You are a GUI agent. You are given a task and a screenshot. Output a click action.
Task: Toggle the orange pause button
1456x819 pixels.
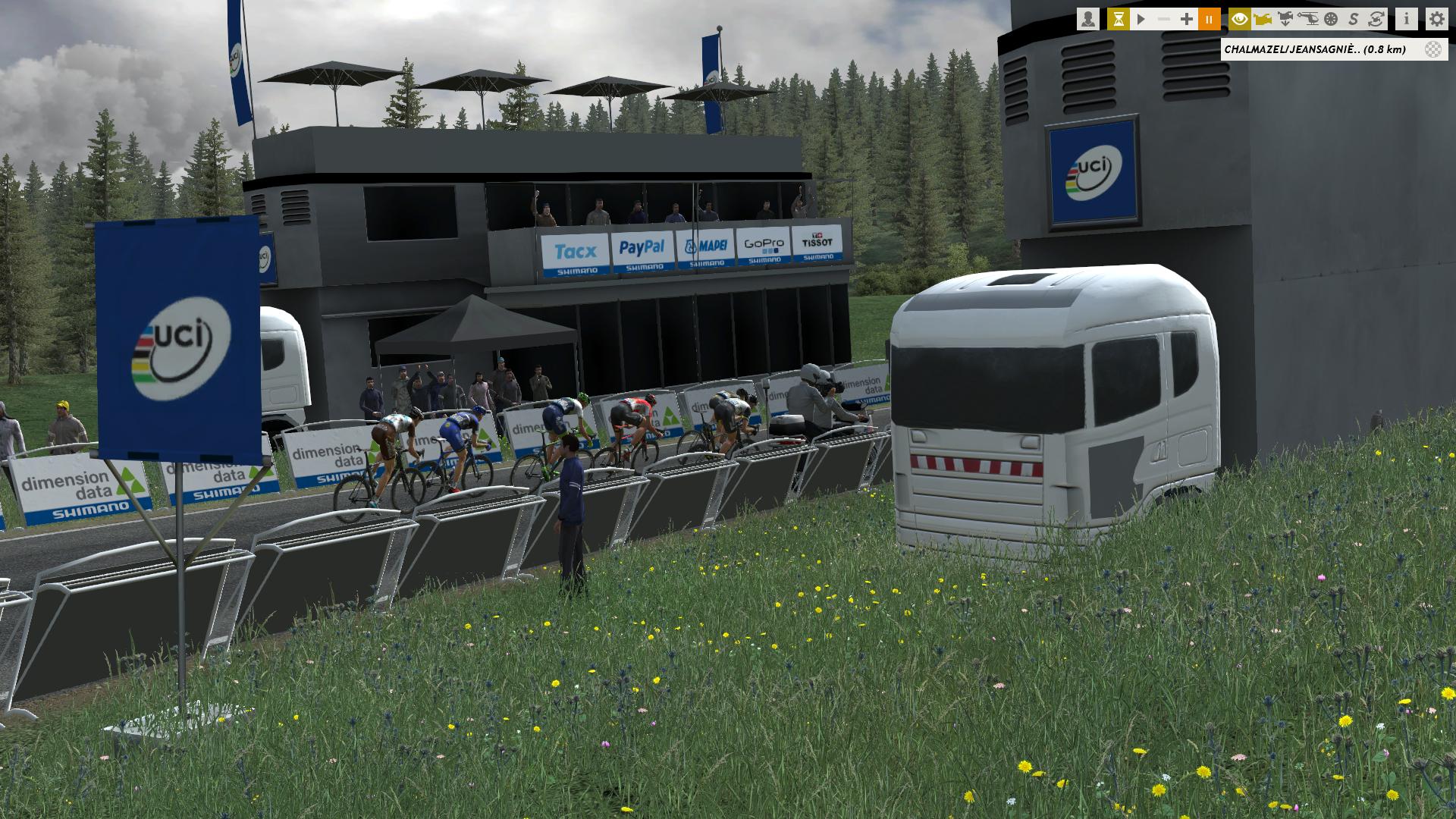coord(1210,20)
